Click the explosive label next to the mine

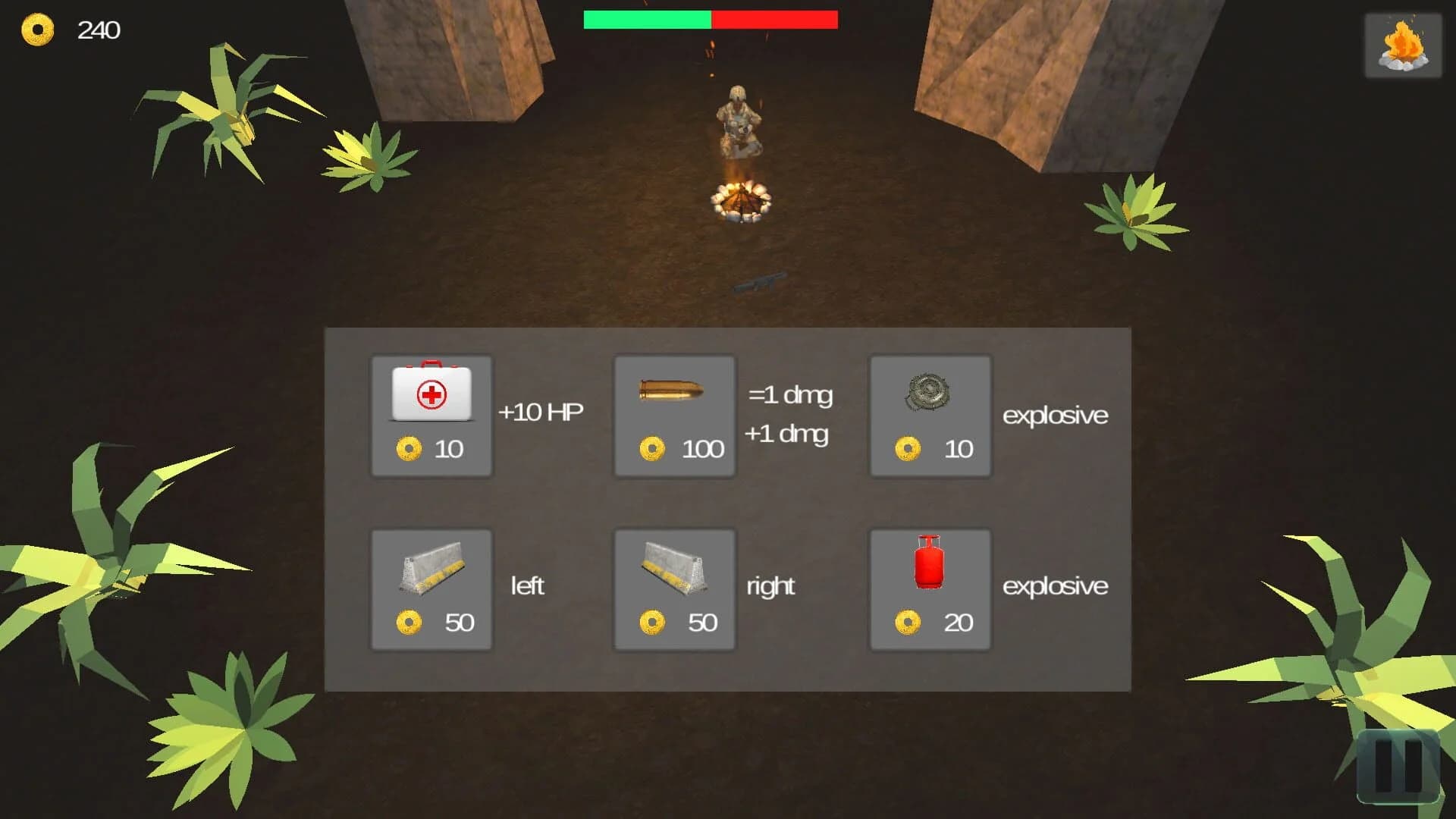click(1055, 415)
